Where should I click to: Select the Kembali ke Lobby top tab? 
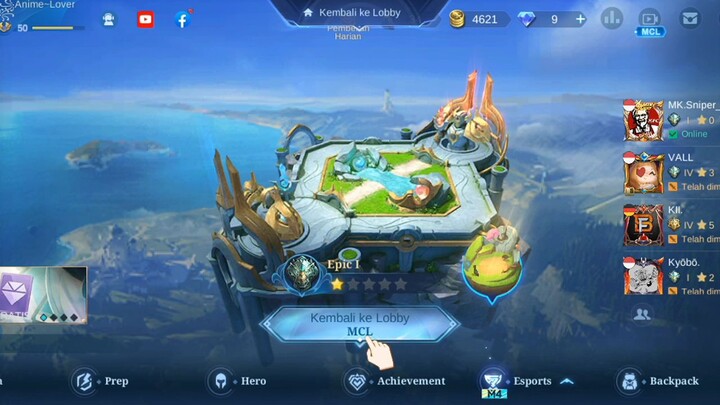pos(359,13)
